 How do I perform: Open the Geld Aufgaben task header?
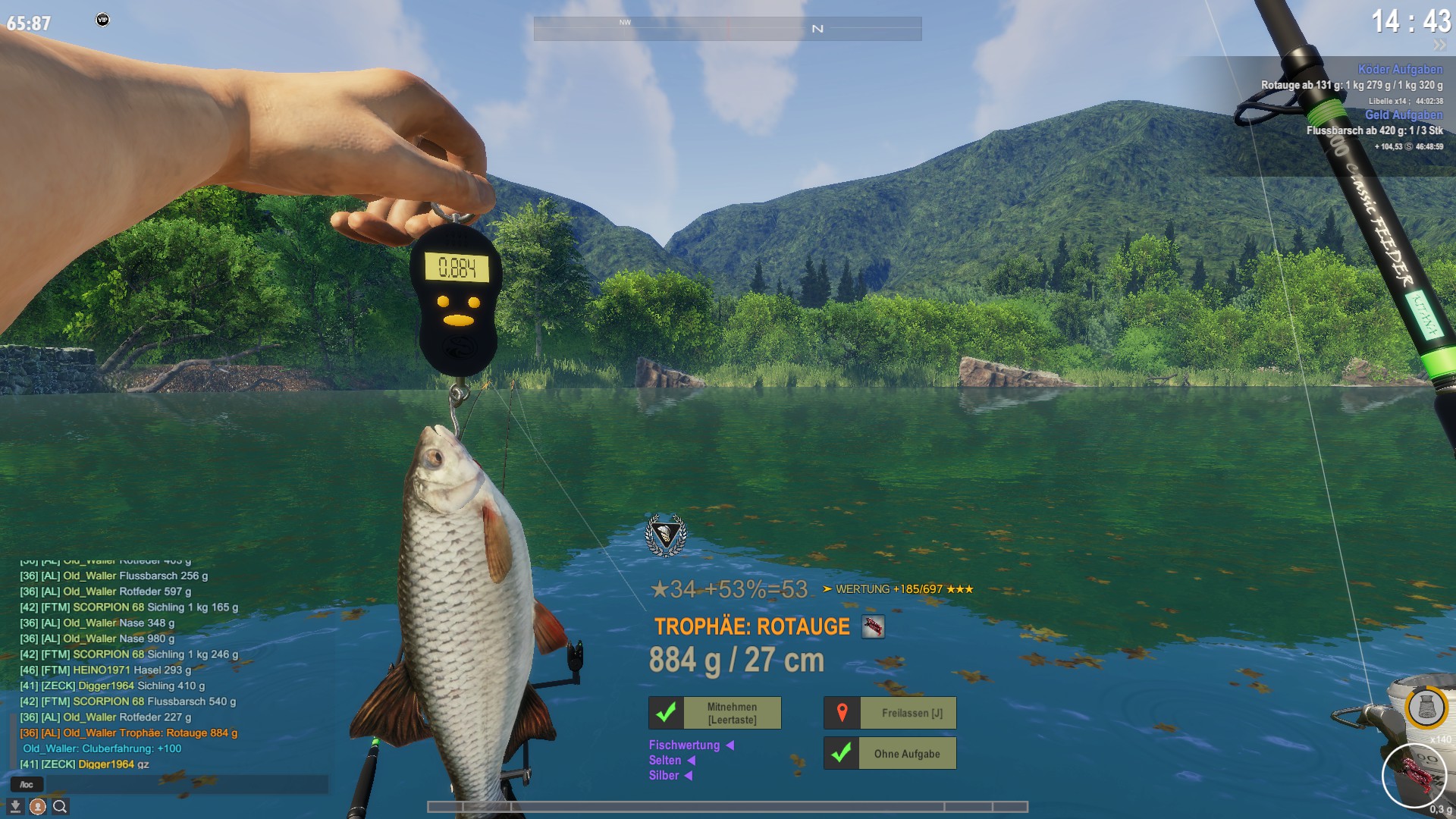[x=1404, y=115]
